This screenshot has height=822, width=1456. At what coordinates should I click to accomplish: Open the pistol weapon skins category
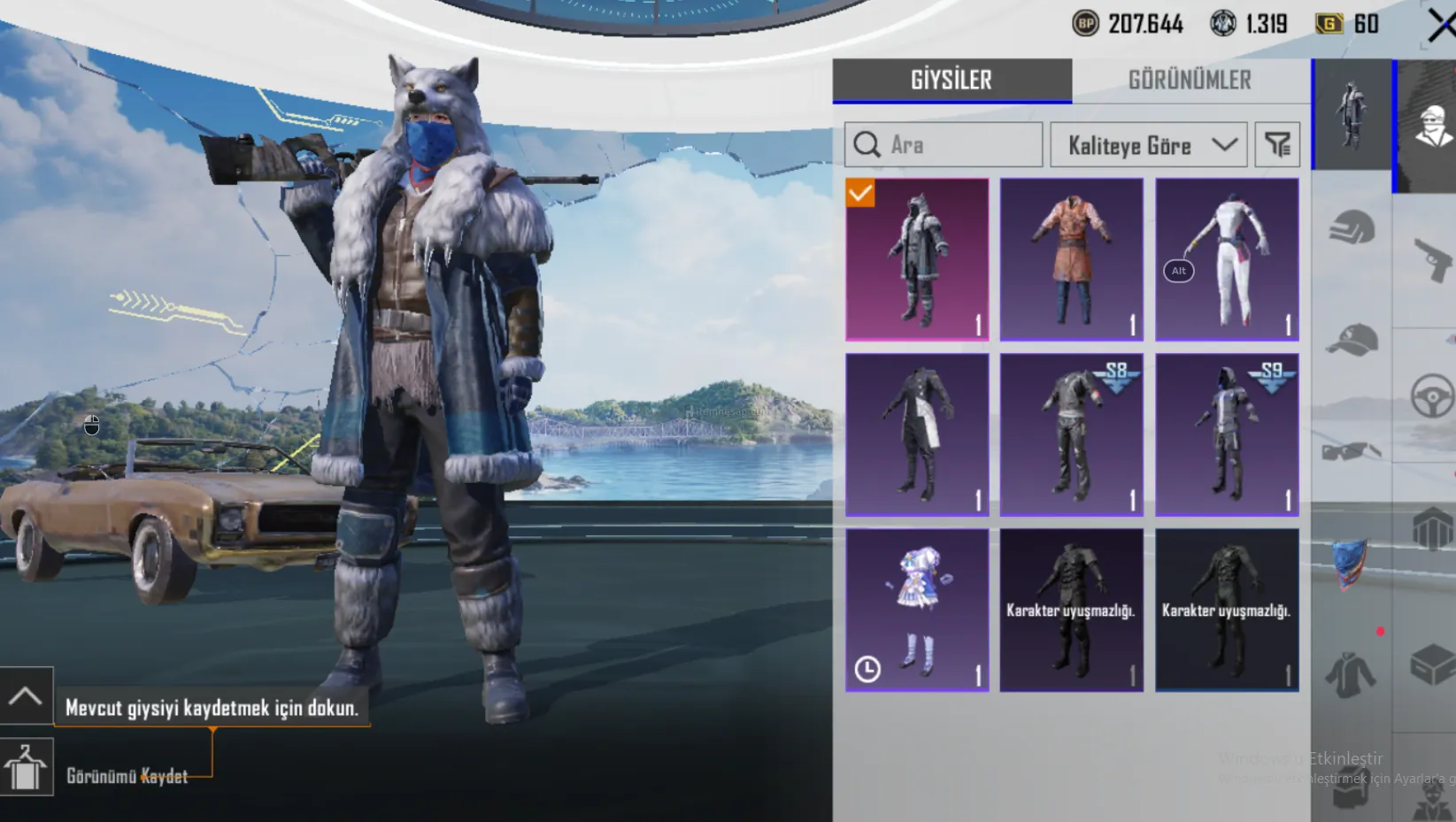[x=1430, y=259]
